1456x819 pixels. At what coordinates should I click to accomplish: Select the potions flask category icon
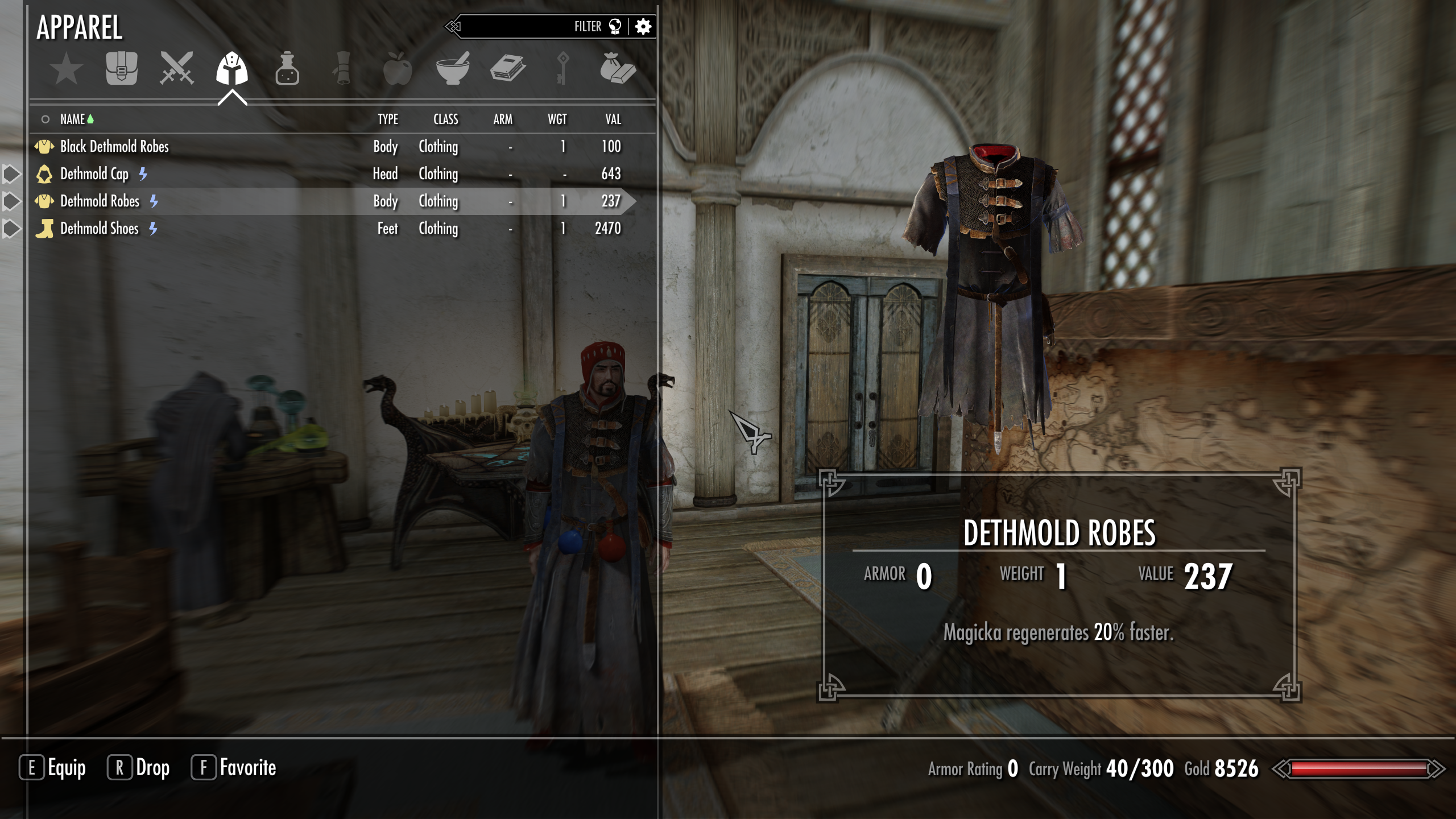(x=287, y=69)
